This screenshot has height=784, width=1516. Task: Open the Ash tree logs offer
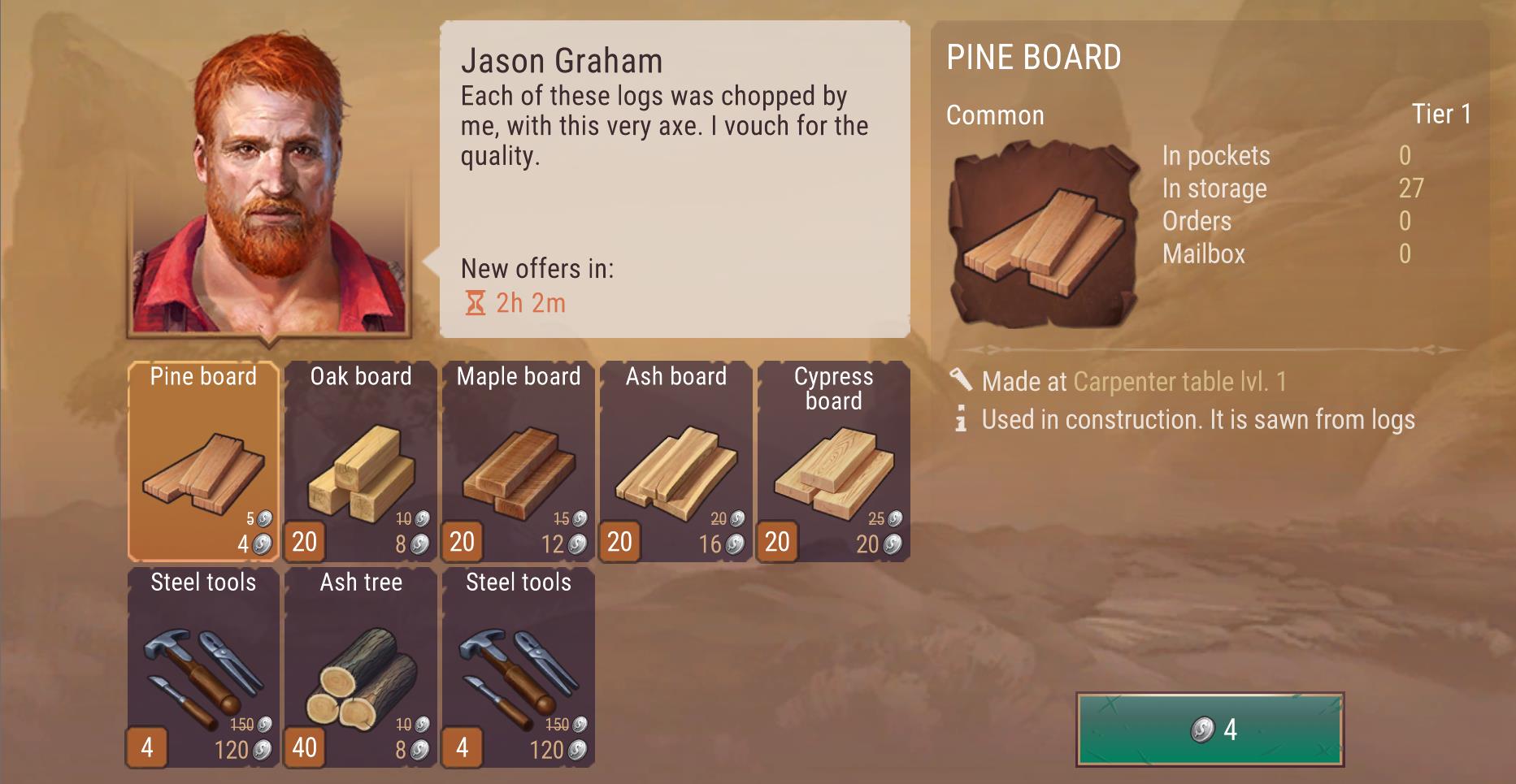pyautogui.click(x=360, y=666)
